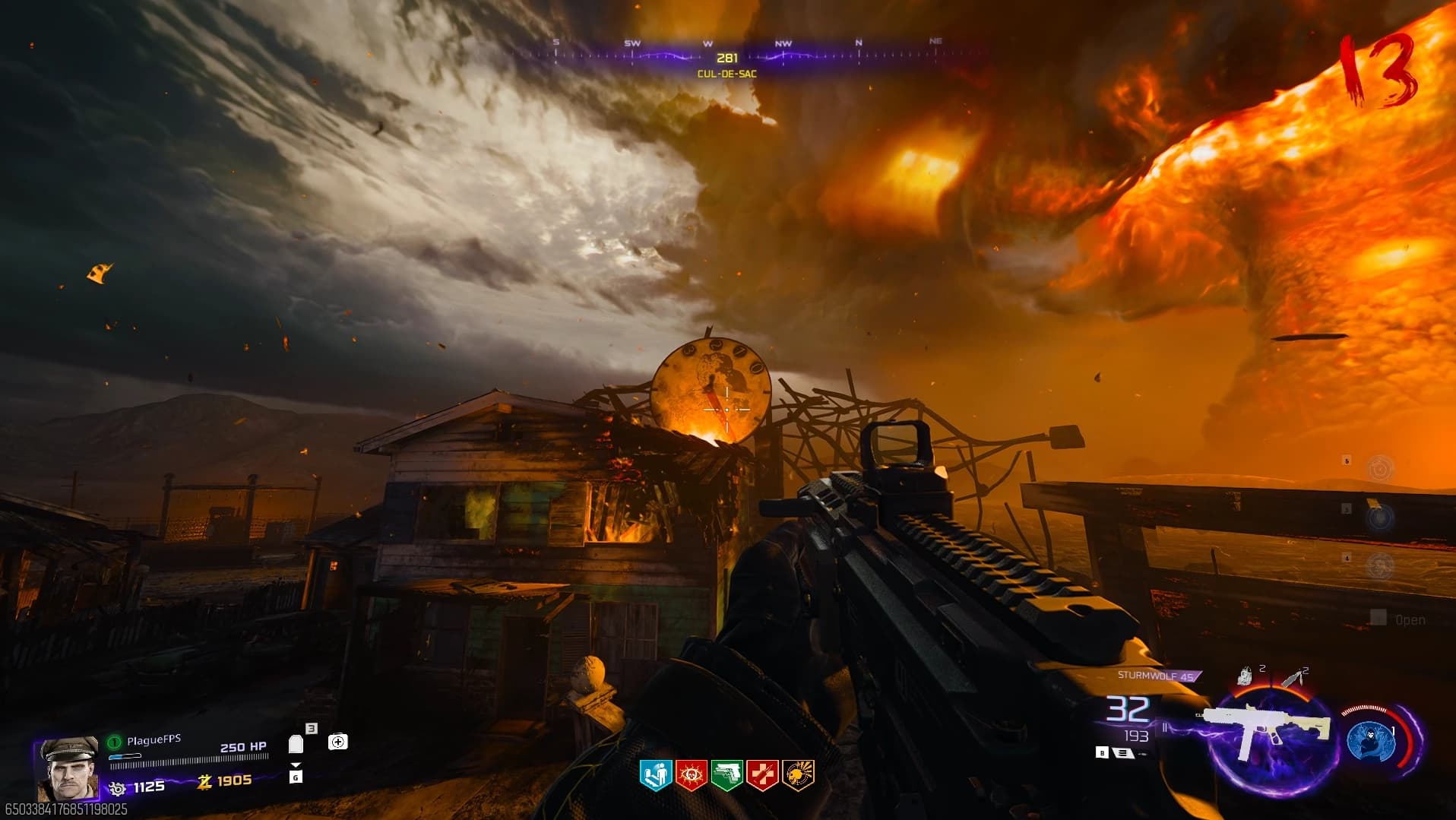
Task: Click the tactical equipment icon above the weapon
Action: coord(1245,676)
